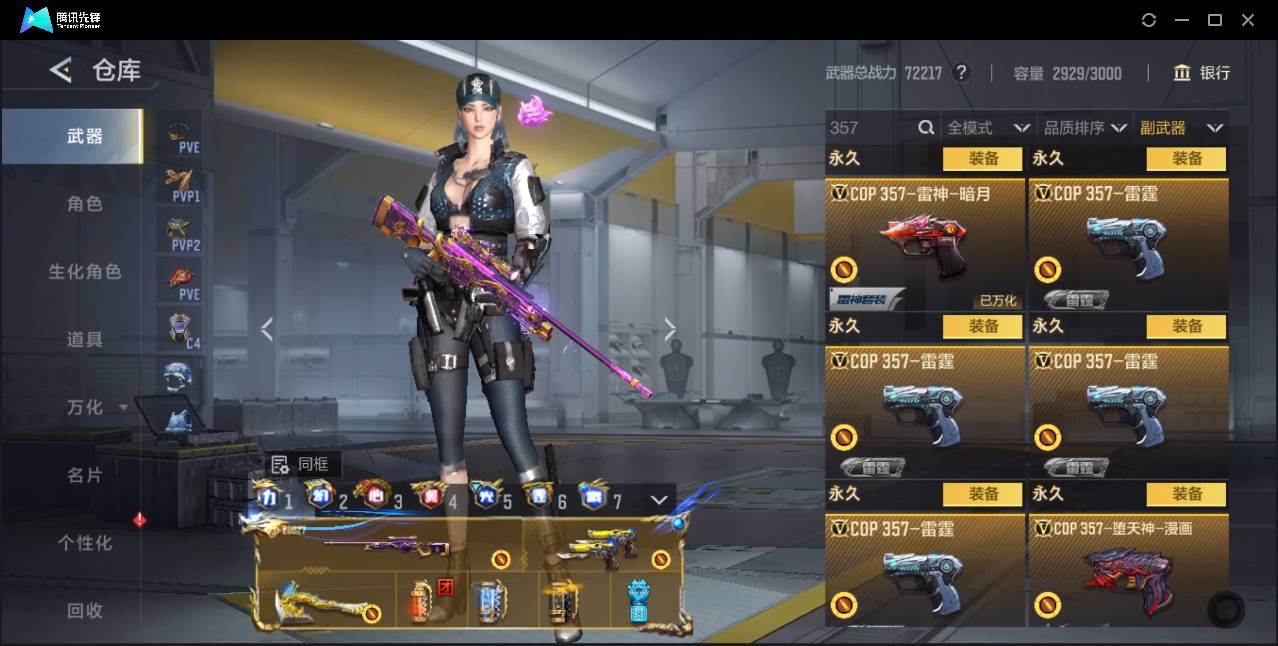This screenshot has width=1278, height=646.
Task: Open the 副武器 weapon type dropdown
Action: (1182, 128)
